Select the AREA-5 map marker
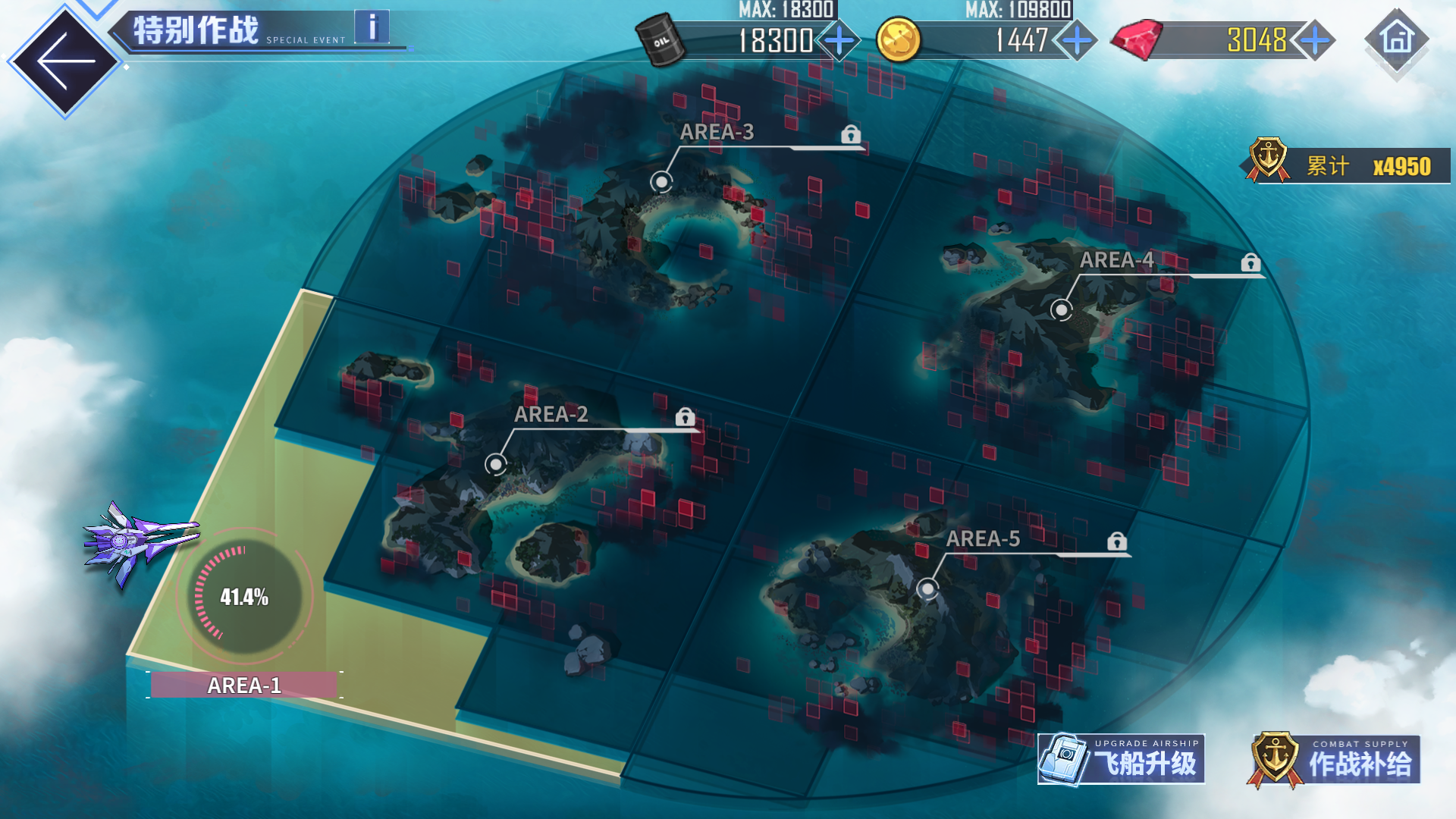 (x=927, y=588)
